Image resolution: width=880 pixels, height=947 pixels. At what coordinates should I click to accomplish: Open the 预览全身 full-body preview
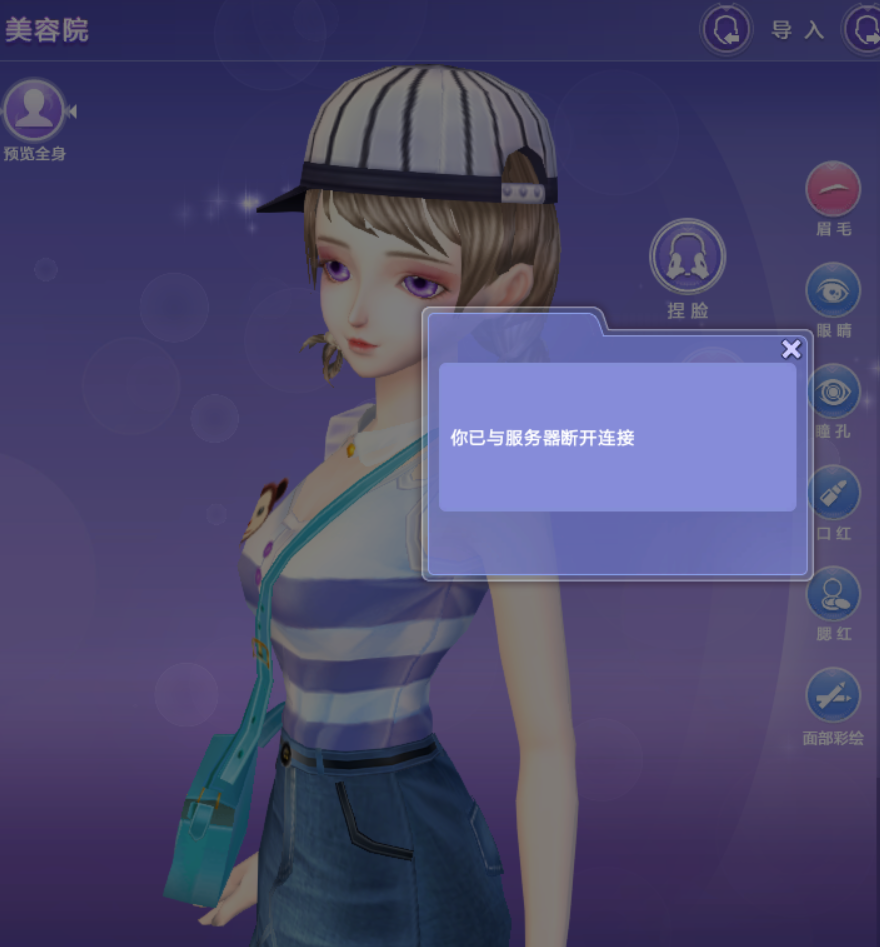point(35,111)
